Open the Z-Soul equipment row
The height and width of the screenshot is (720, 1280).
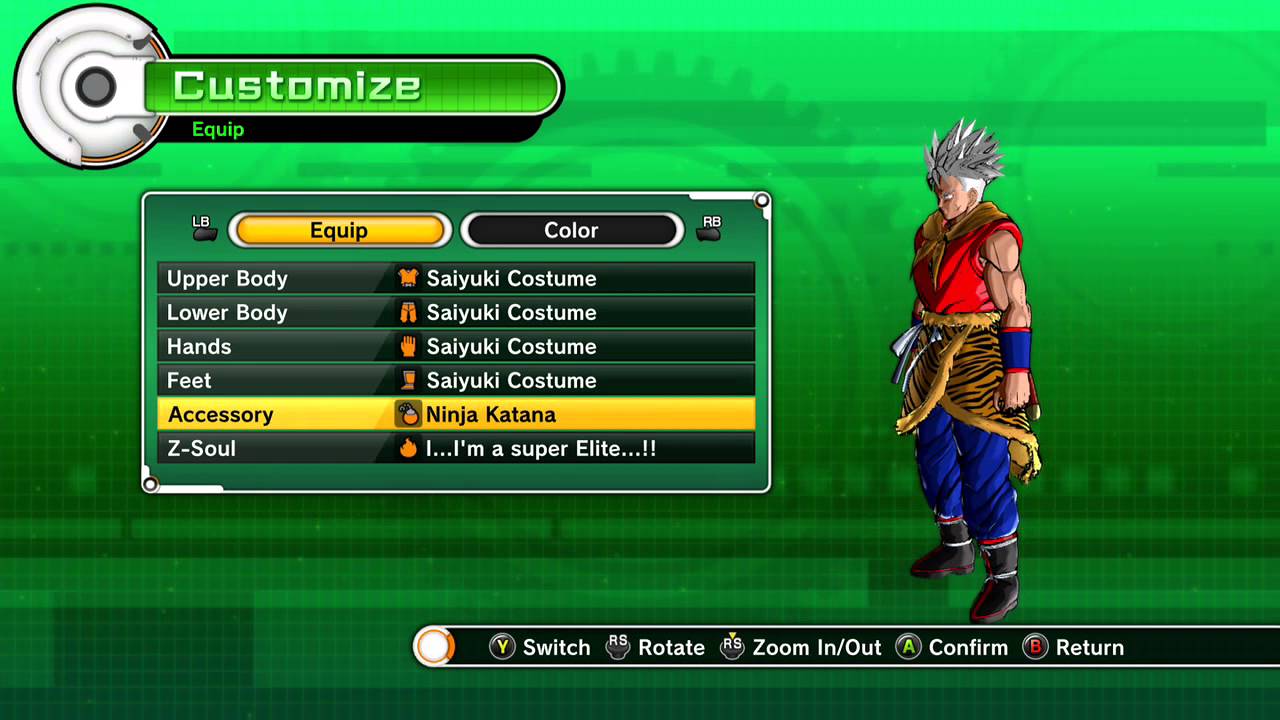[456, 448]
